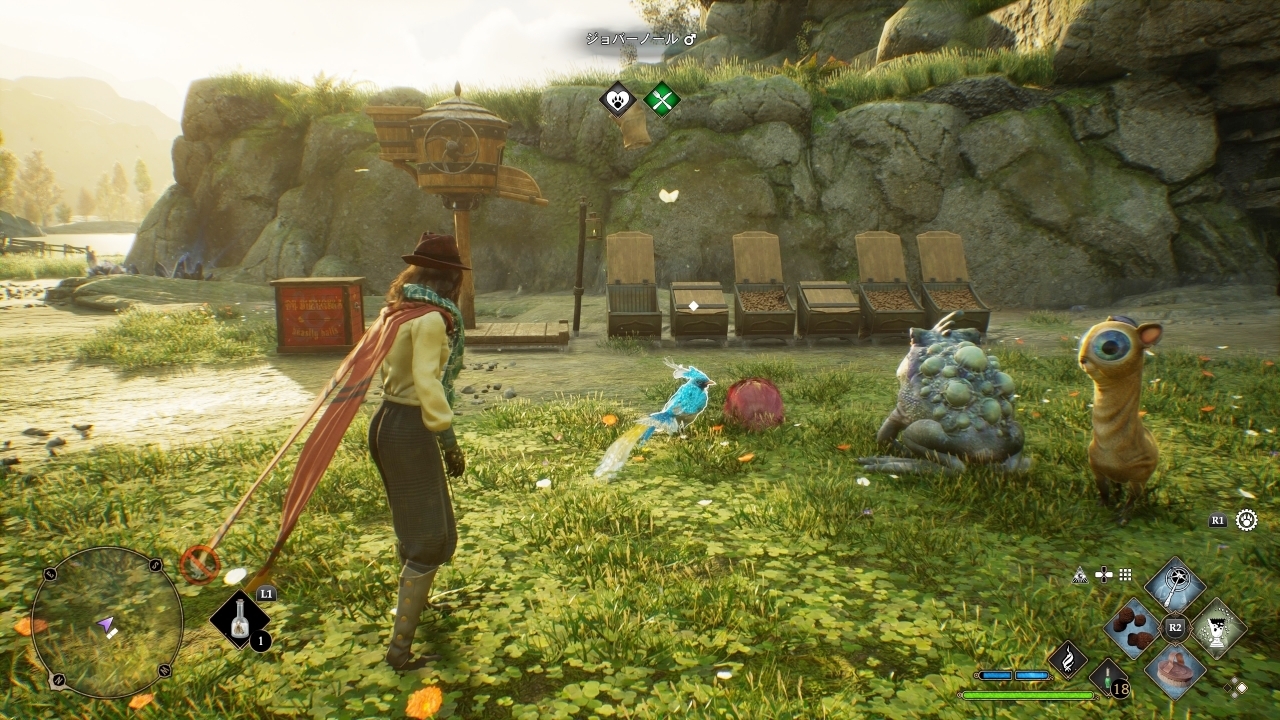Click the circular minimap
The width and height of the screenshot is (1280, 720).
106,622
